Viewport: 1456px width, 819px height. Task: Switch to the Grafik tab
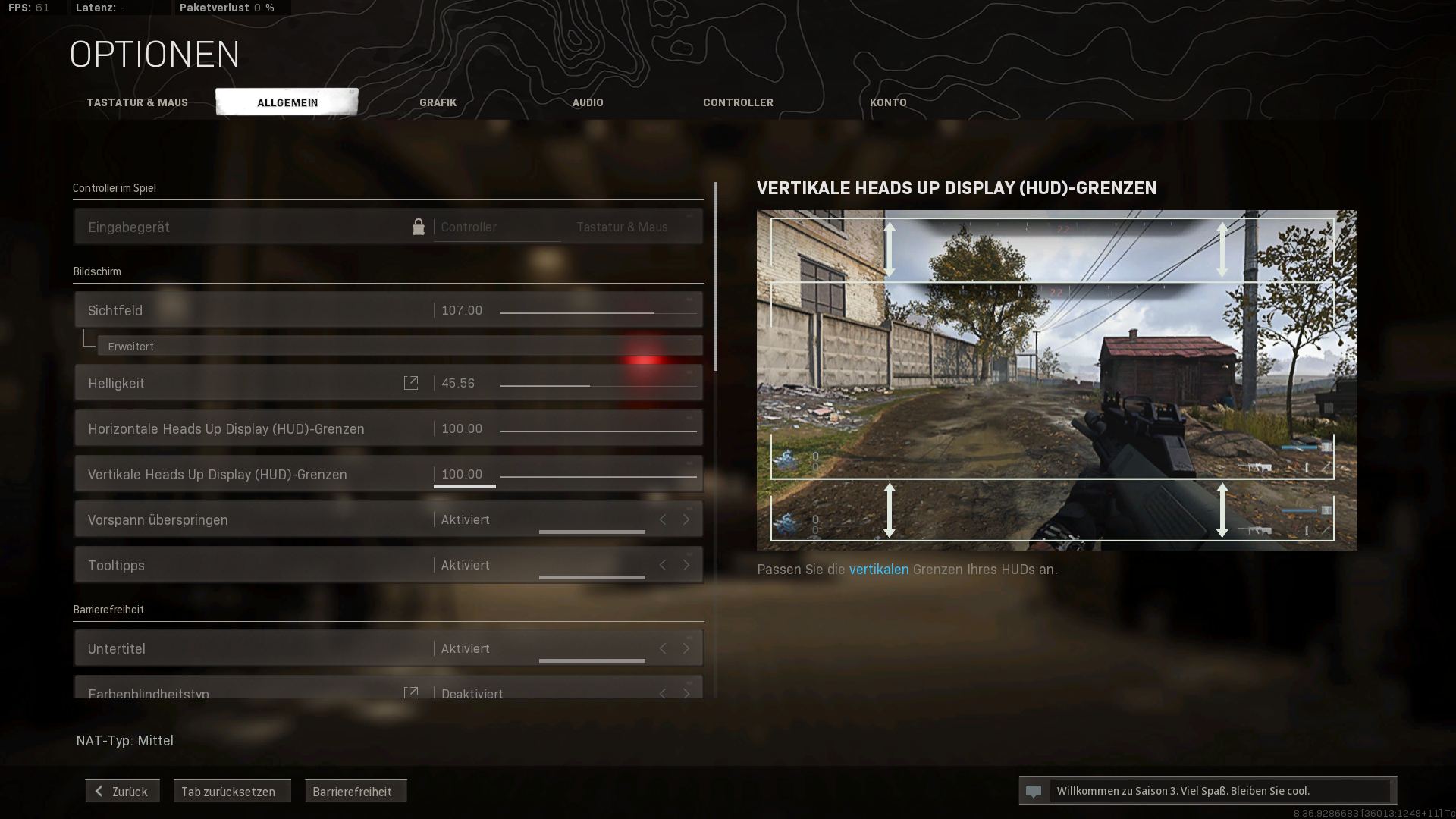coord(438,102)
